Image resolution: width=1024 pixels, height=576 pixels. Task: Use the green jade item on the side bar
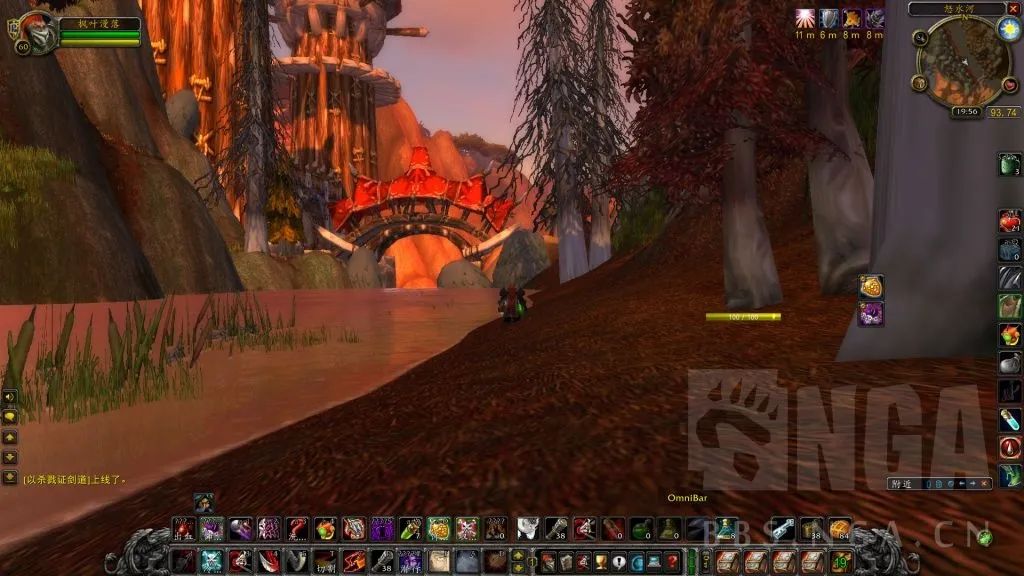coord(1009,164)
